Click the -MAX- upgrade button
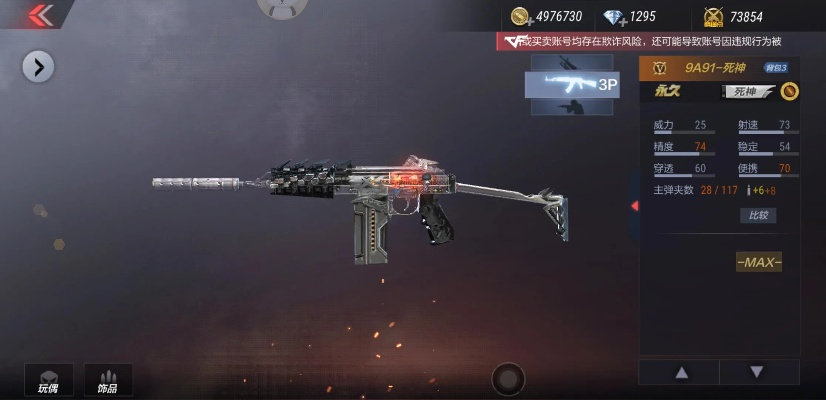Screen dimensions: 826x400 tap(759, 262)
